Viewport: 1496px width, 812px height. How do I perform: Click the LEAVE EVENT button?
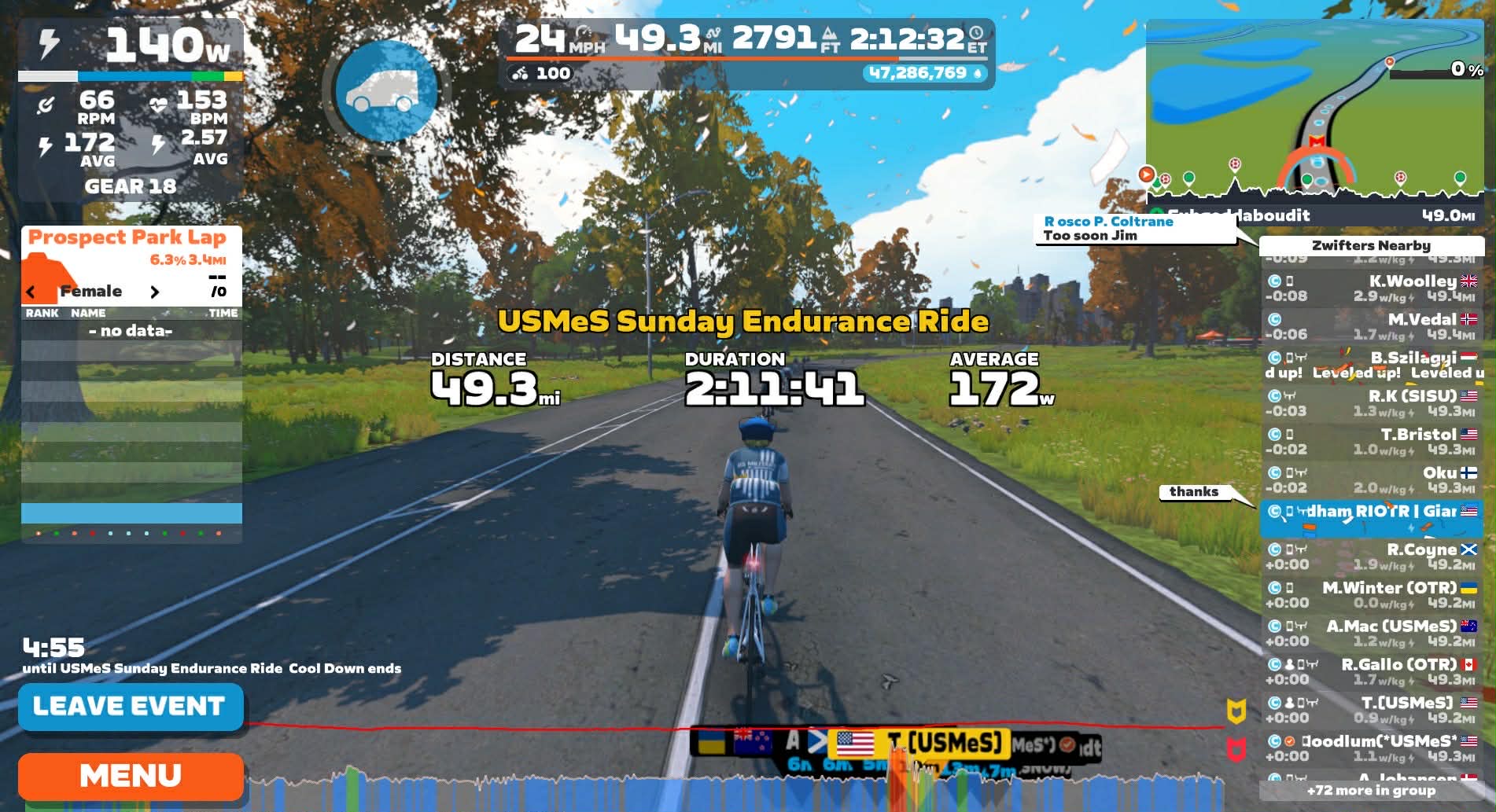pos(130,707)
